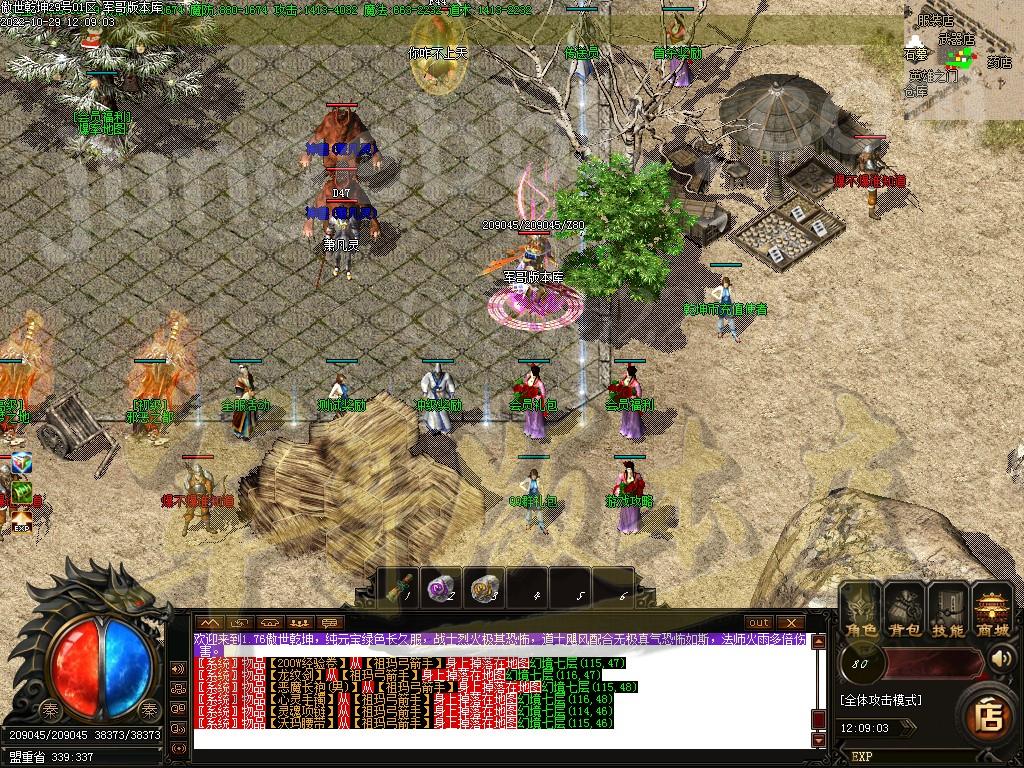Viewport: 1024px width, 768px height.
Task: Change the 全体攻击模式 attack mode
Action: (881, 700)
